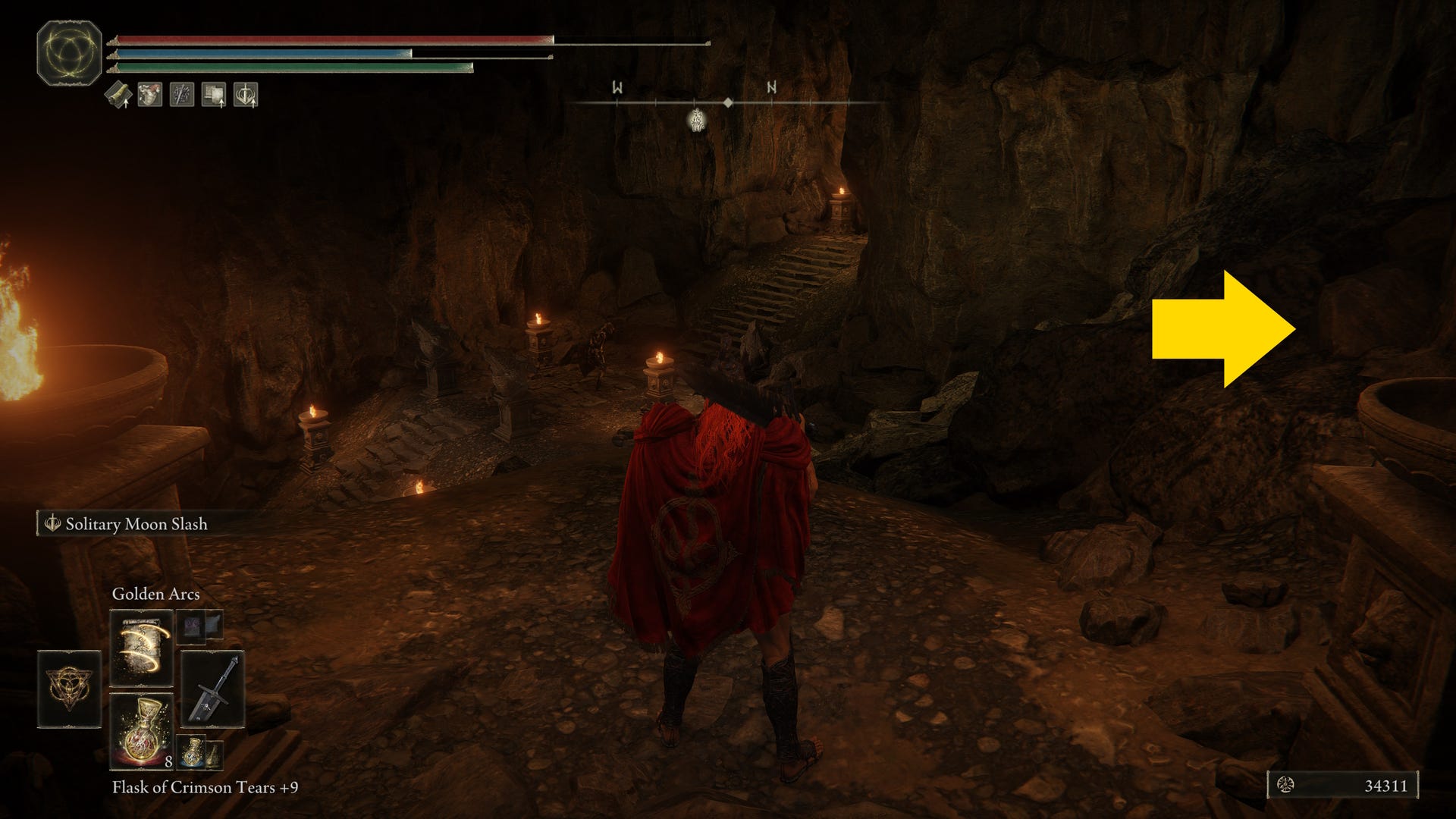Select the equipped greatsword weapon slot
This screenshot has height=819, width=1456.
point(212,688)
